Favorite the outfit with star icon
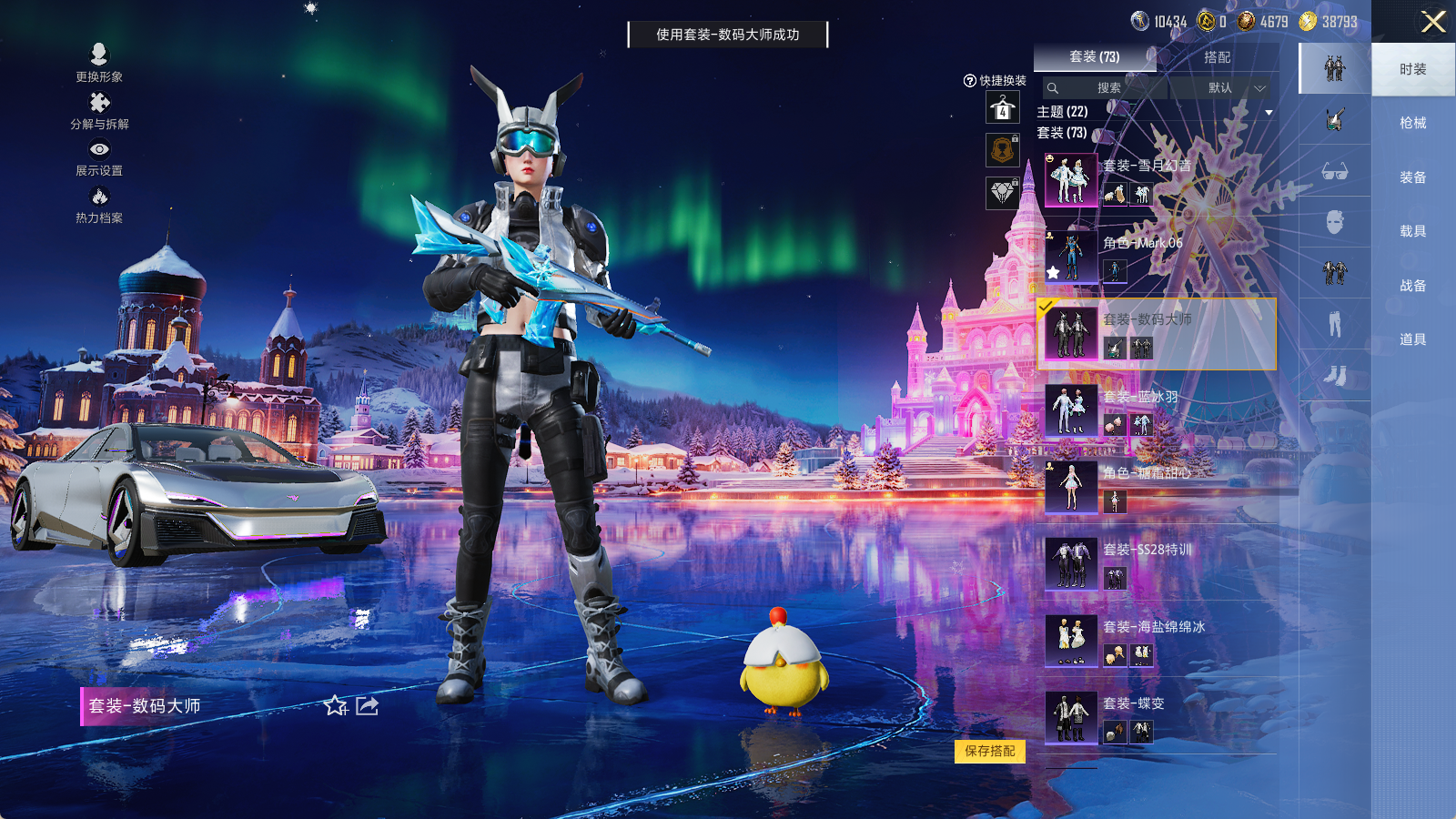1456x819 pixels. click(335, 706)
